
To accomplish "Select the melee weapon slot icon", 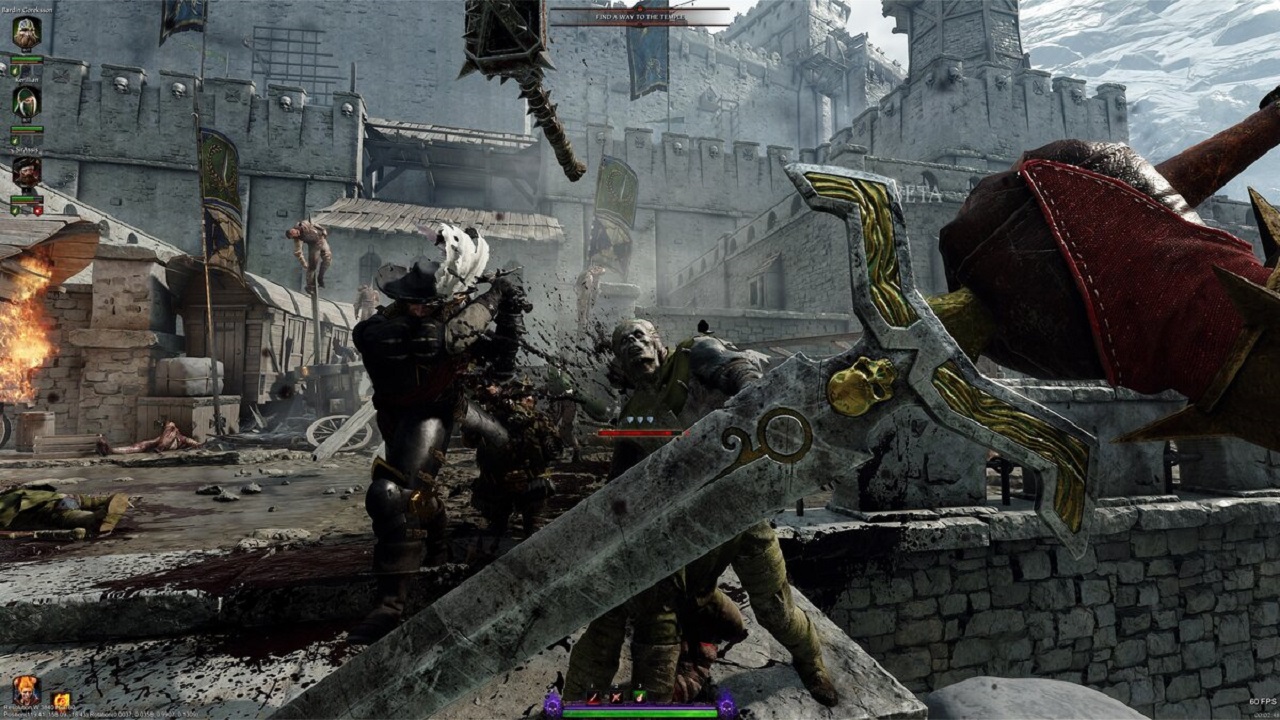I will [x=593, y=696].
